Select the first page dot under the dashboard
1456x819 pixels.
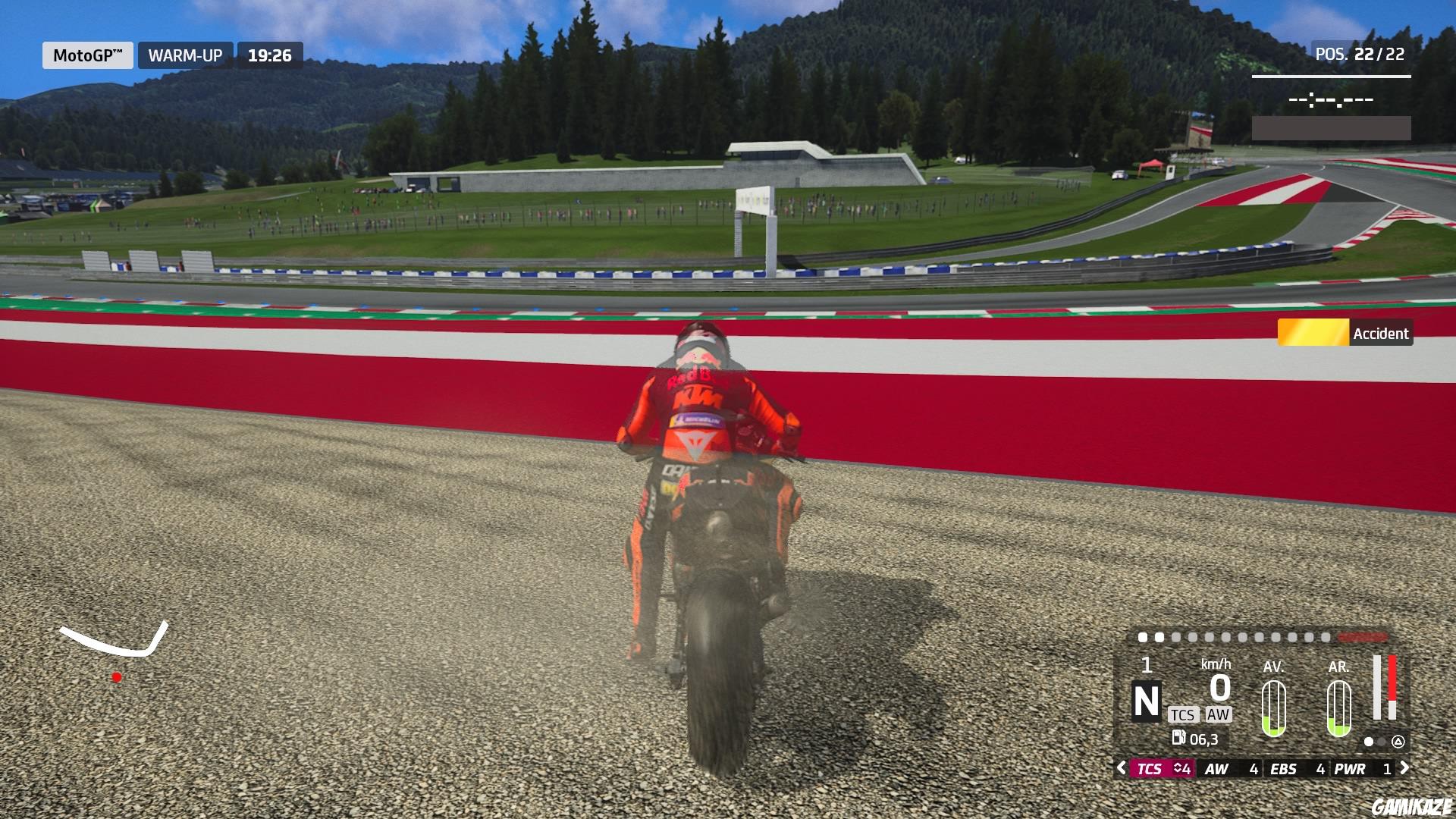tap(1368, 742)
